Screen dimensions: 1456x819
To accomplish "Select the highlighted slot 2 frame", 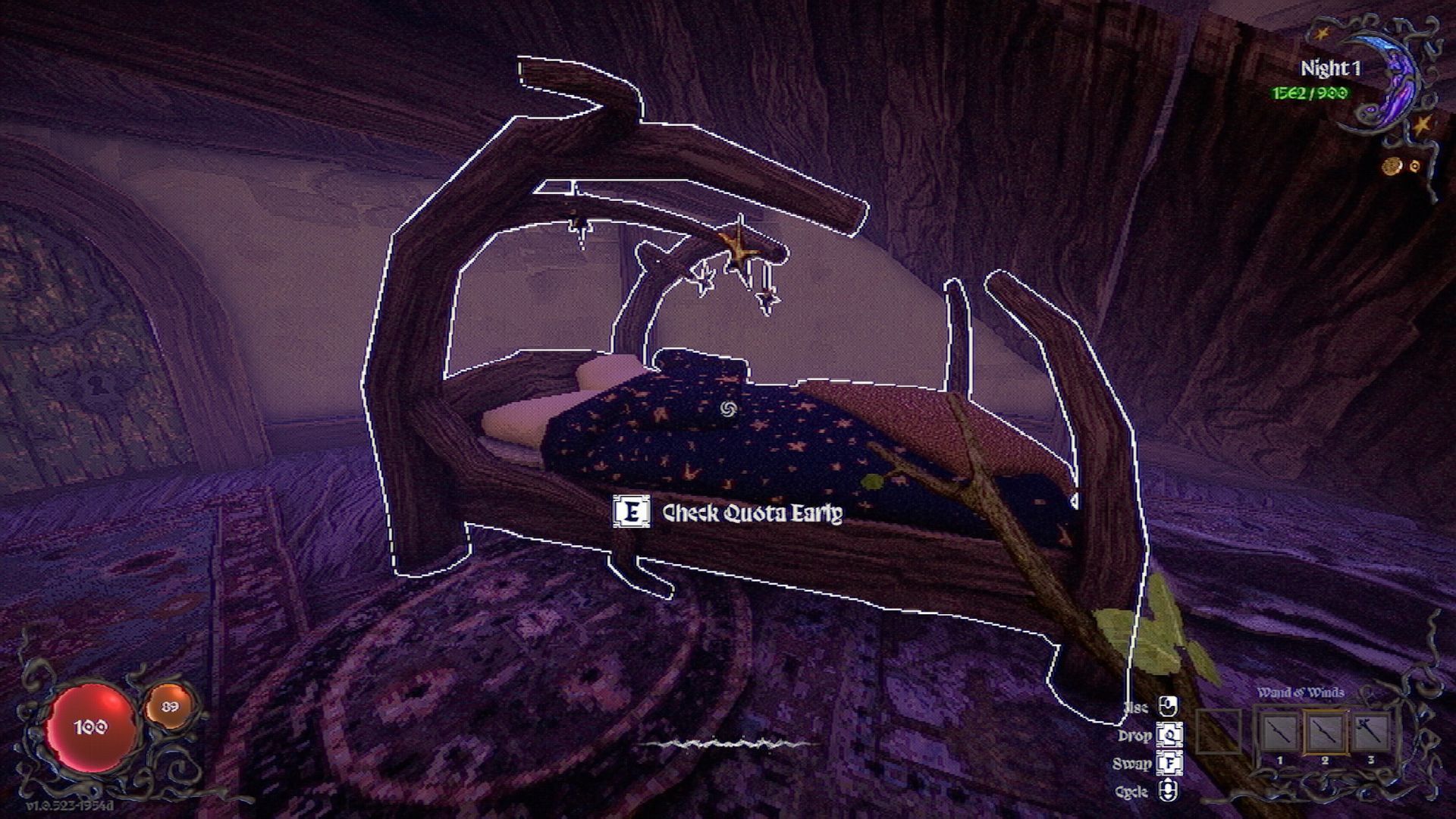I will [1324, 733].
